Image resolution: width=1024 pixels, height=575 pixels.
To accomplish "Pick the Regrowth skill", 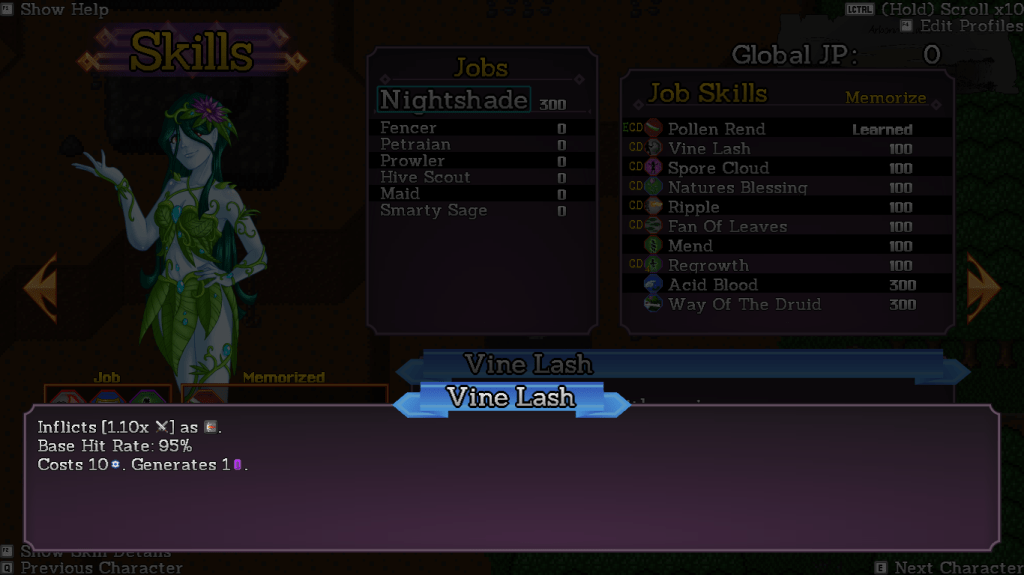I will point(708,265).
